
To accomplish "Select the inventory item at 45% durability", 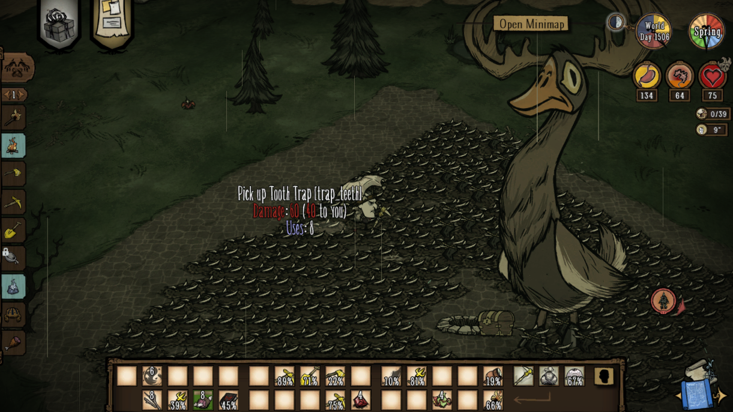I will tap(229, 401).
